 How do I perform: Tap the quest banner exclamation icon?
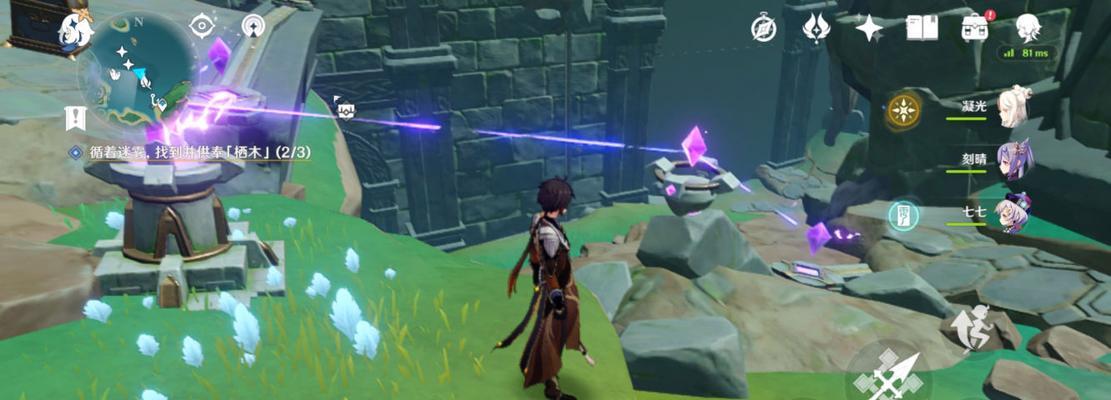coord(74,117)
